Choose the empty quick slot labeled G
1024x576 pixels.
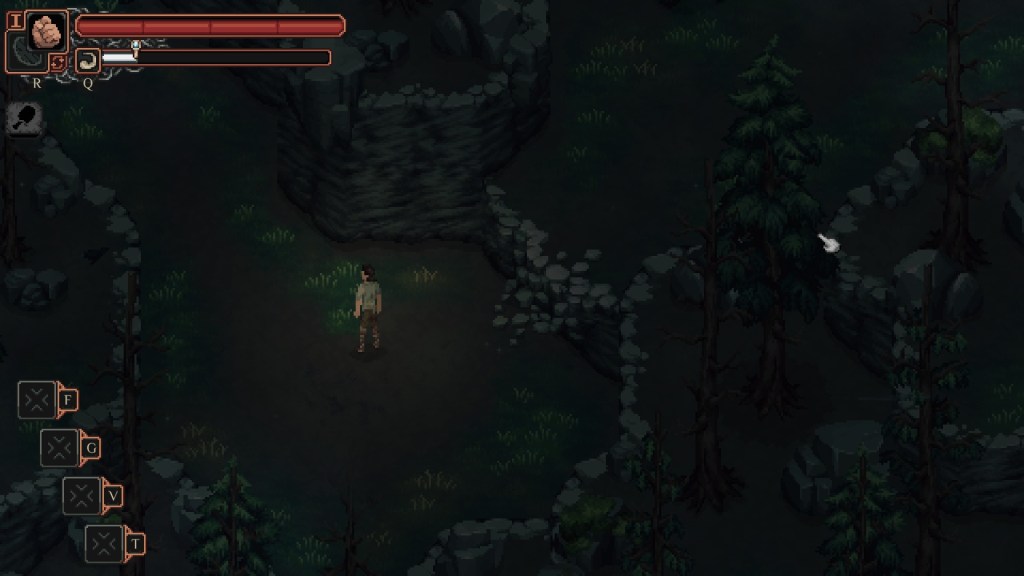pos(59,447)
